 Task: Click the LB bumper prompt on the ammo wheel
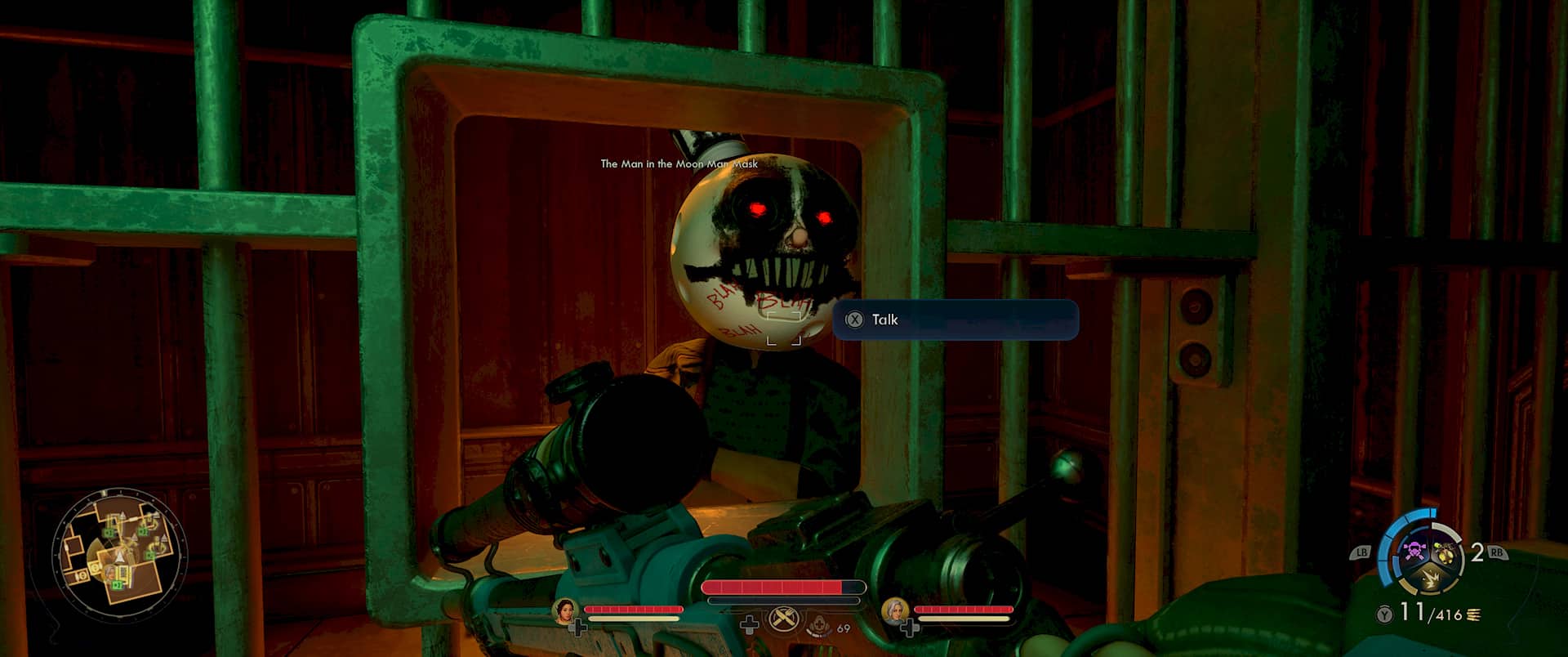(x=1362, y=552)
